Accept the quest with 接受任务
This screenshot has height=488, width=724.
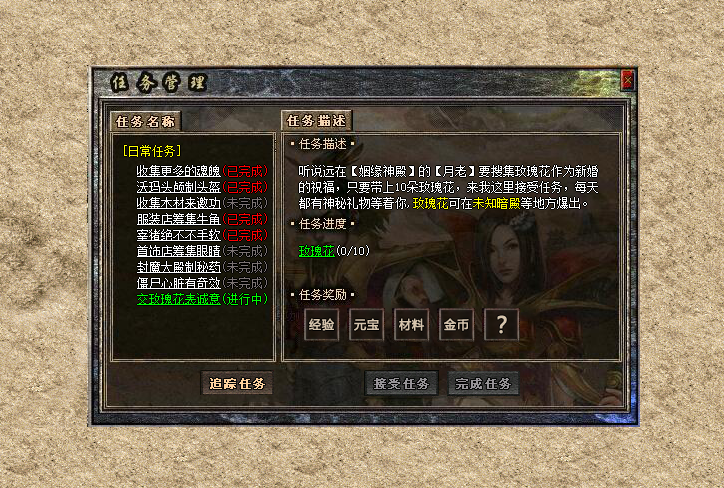401,383
